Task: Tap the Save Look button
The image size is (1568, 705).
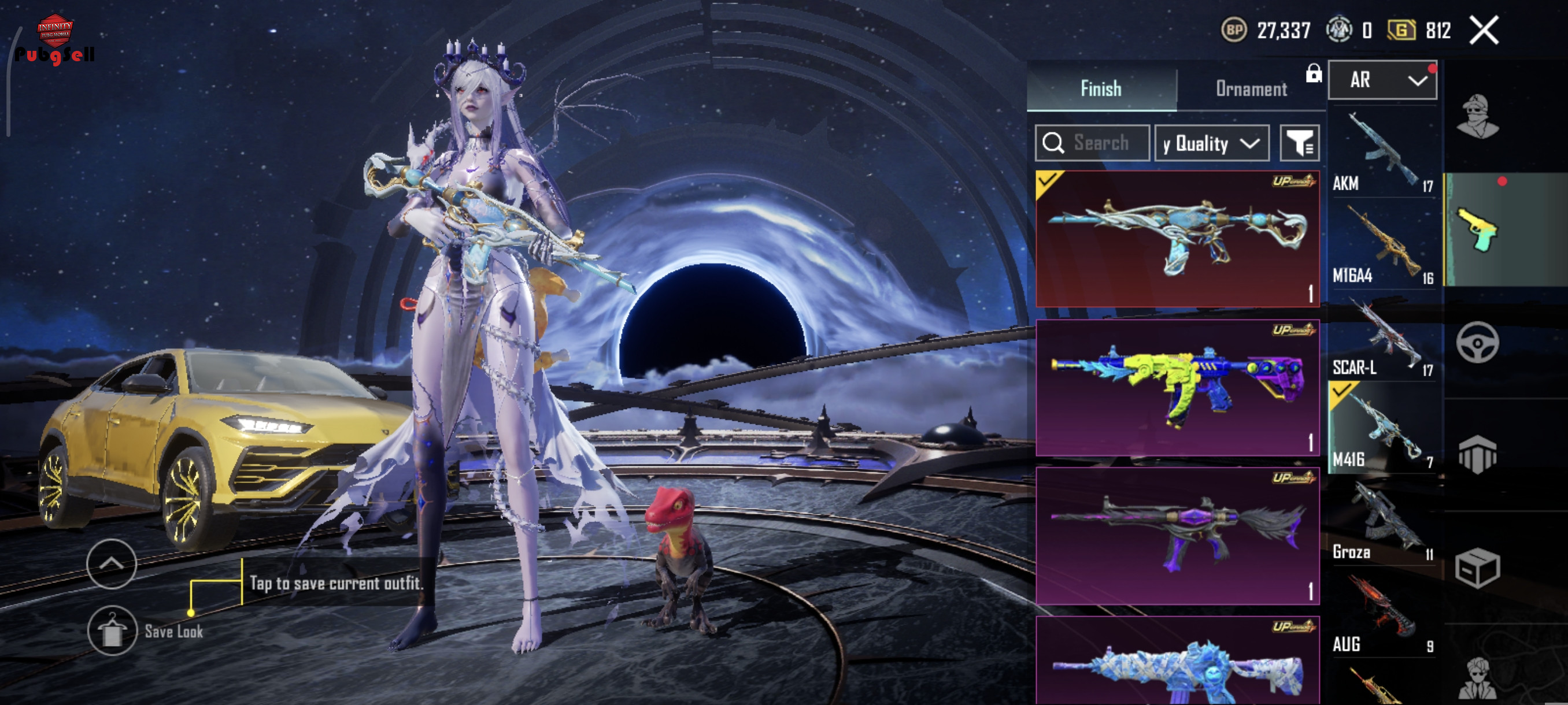Action: (x=112, y=631)
